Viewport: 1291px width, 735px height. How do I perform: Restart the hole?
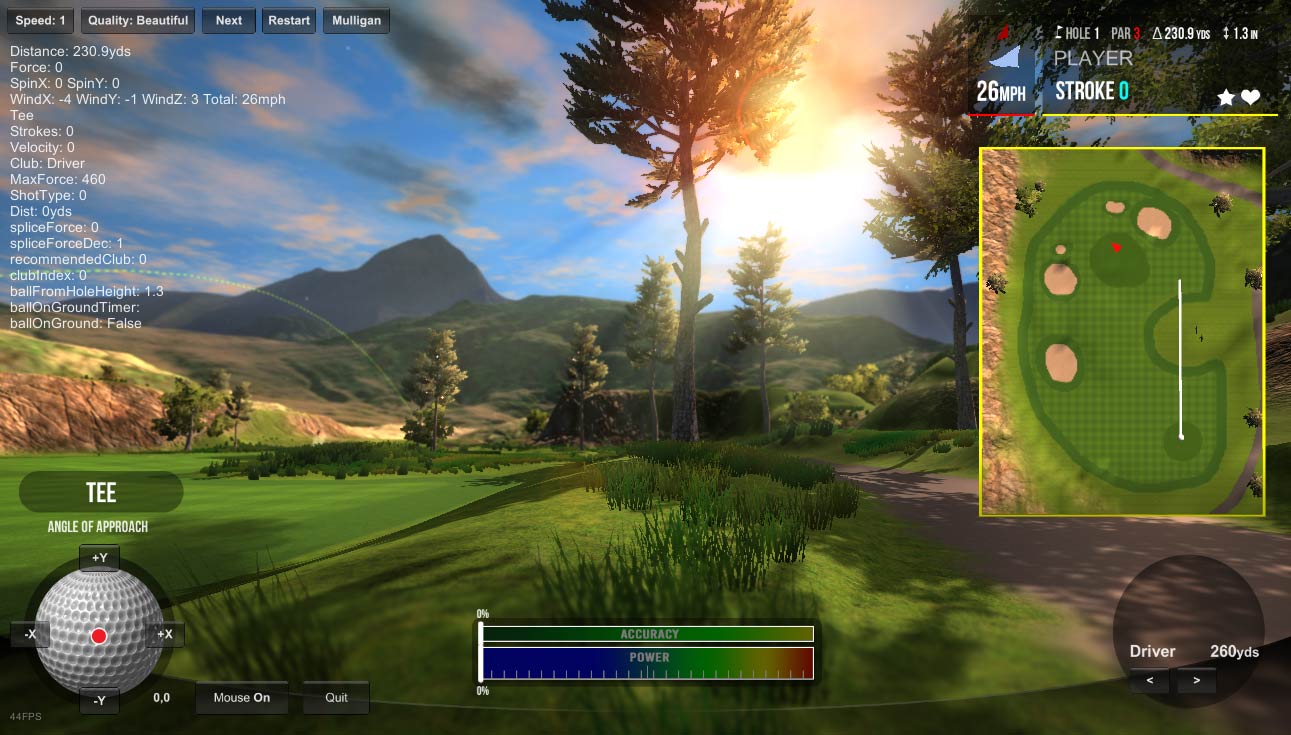pyautogui.click(x=289, y=20)
